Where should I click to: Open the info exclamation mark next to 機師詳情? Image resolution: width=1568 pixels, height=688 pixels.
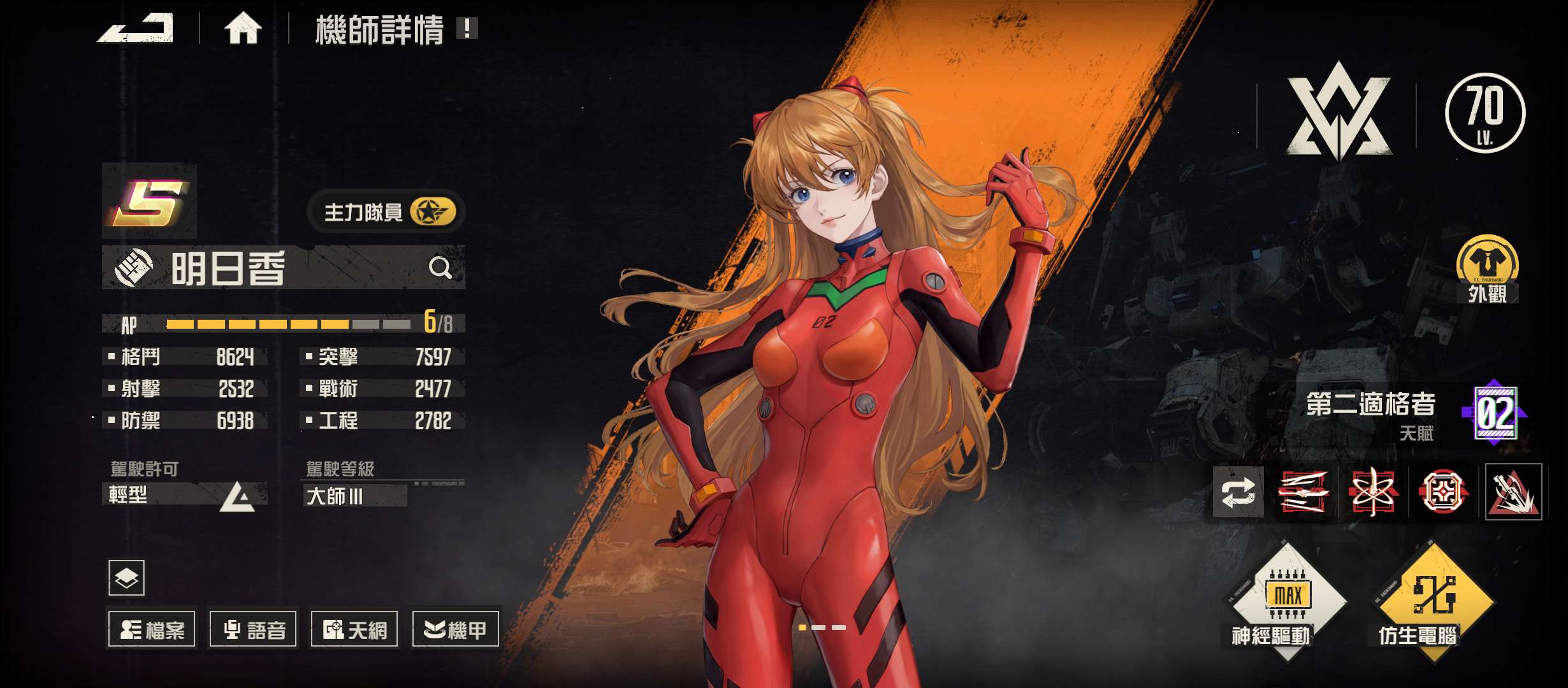pos(467,28)
